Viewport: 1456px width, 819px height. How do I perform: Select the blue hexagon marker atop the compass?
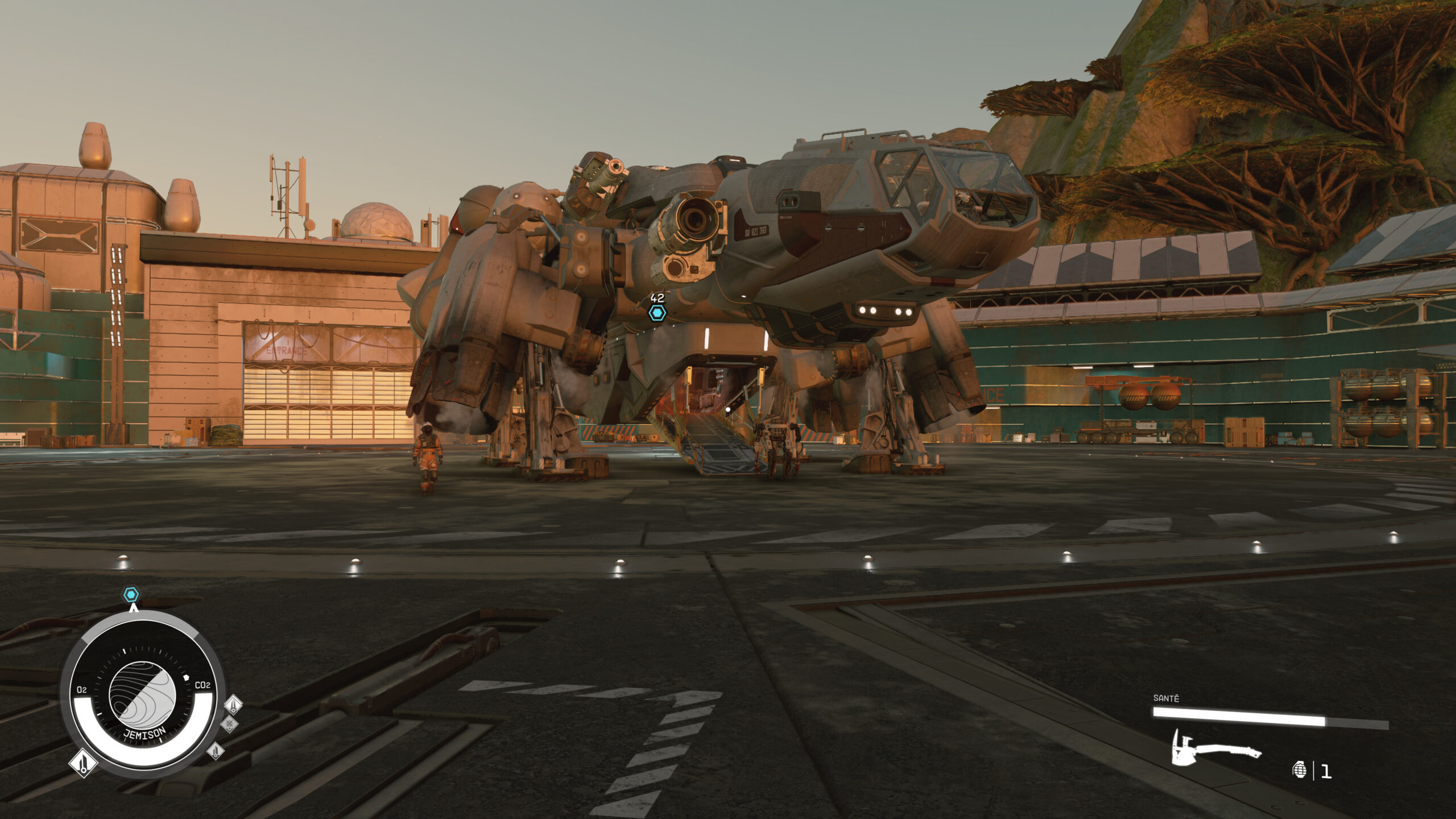(x=131, y=595)
